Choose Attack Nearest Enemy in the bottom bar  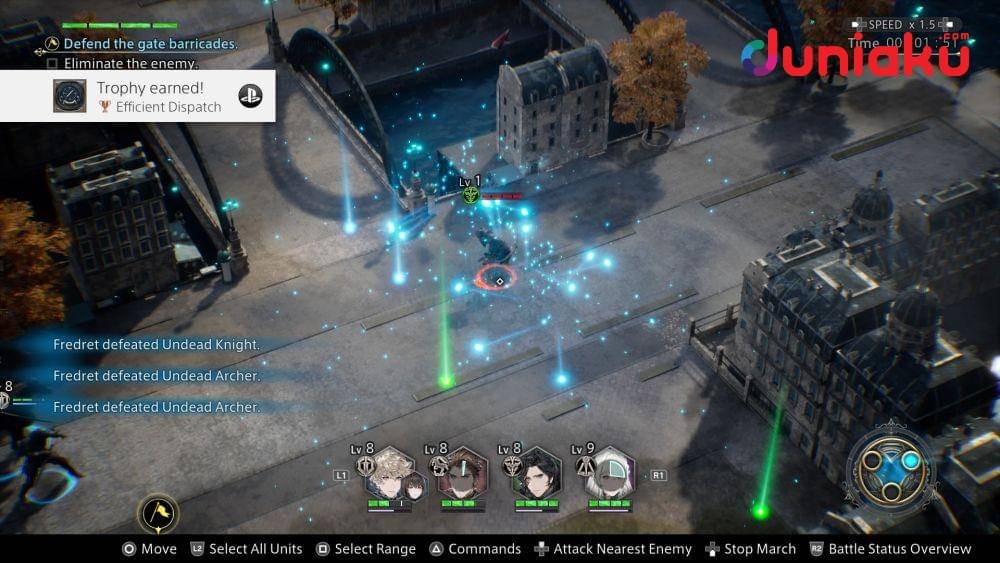point(612,549)
